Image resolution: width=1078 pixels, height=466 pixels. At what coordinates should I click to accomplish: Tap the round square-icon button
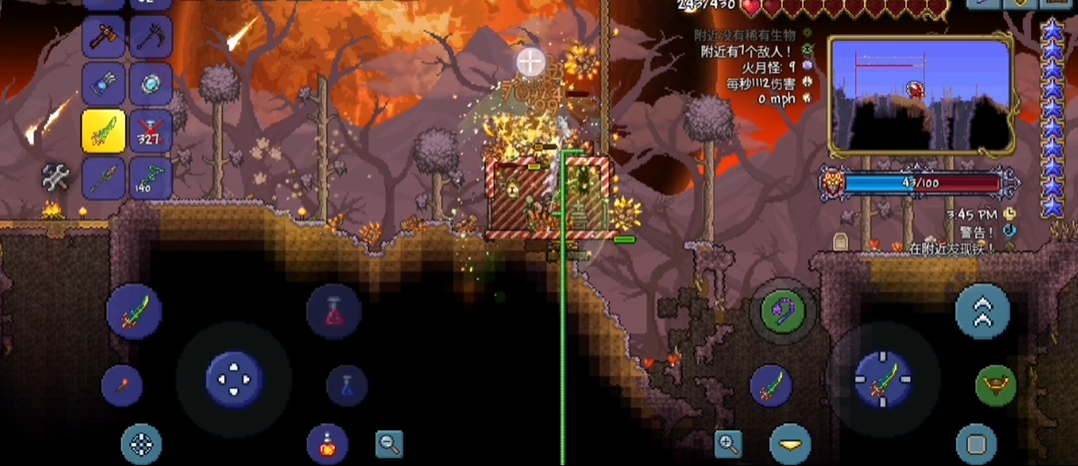point(976,444)
